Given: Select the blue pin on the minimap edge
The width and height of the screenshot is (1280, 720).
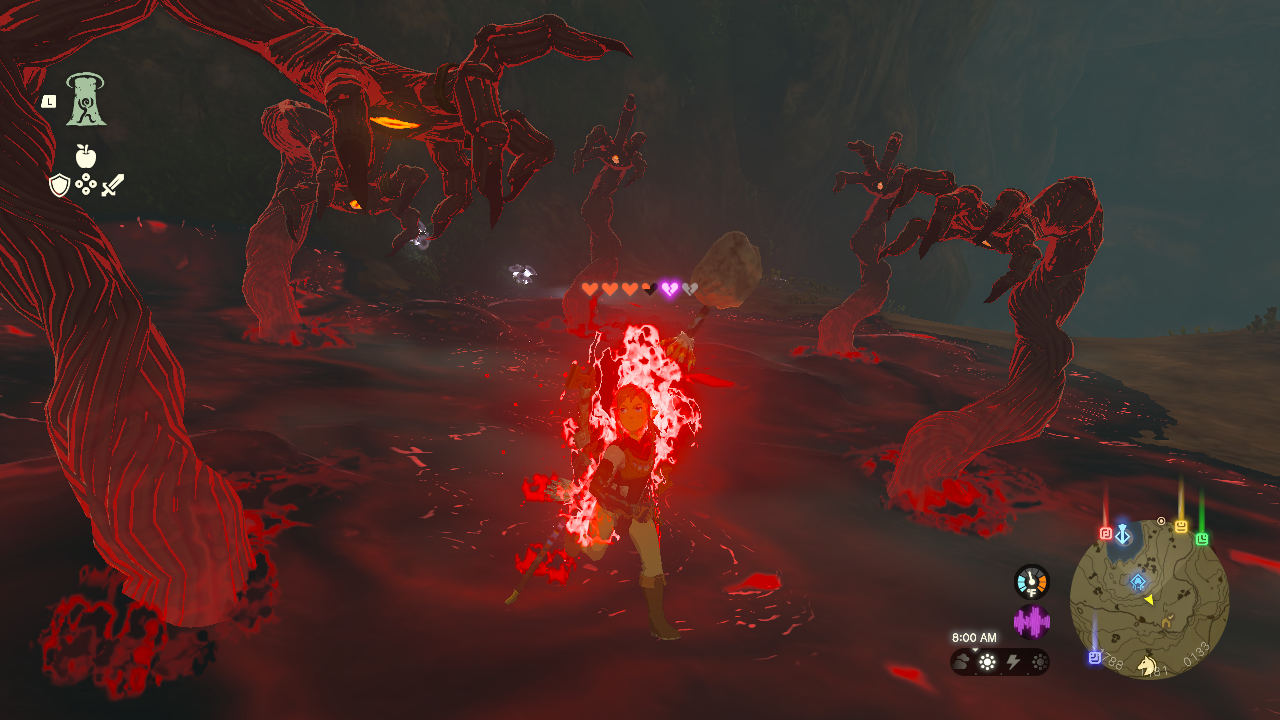Looking at the screenshot, I should [x=1095, y=658].
